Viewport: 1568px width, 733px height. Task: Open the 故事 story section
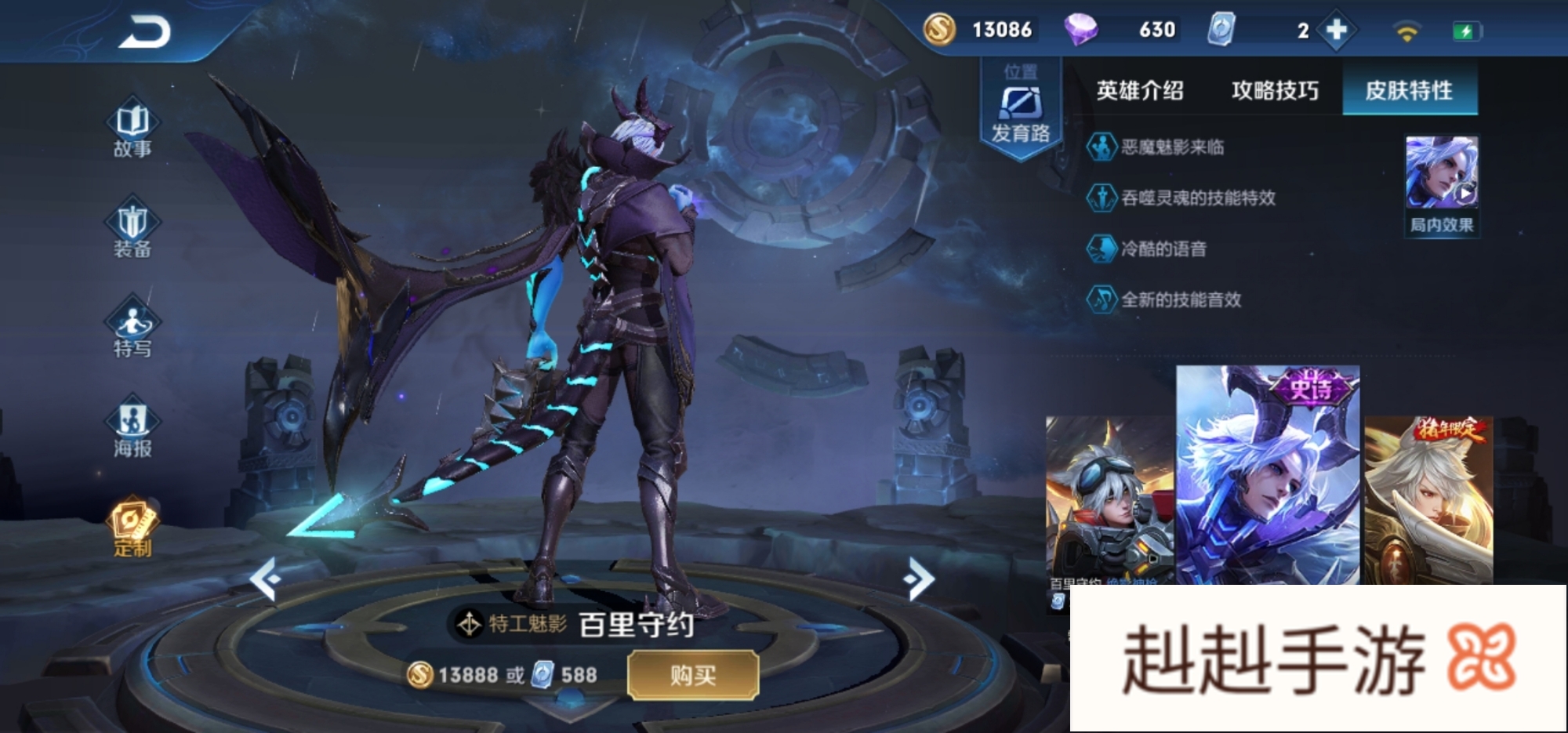(132, 129)
